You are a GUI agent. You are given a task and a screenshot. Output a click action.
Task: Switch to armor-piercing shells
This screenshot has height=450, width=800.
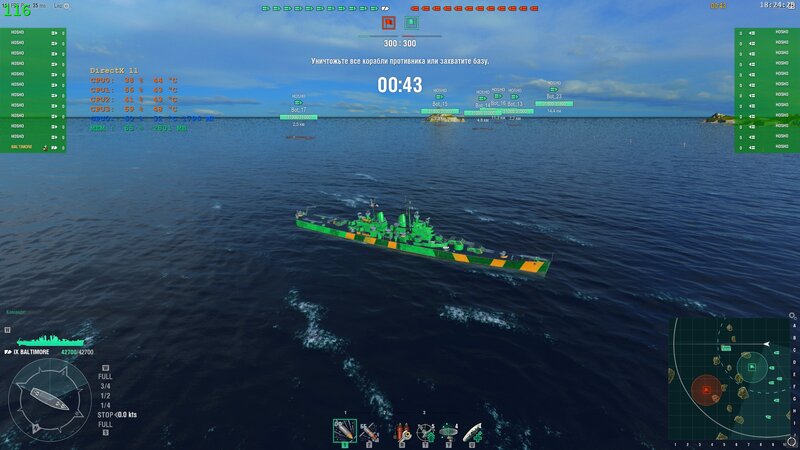coord(369,431)
